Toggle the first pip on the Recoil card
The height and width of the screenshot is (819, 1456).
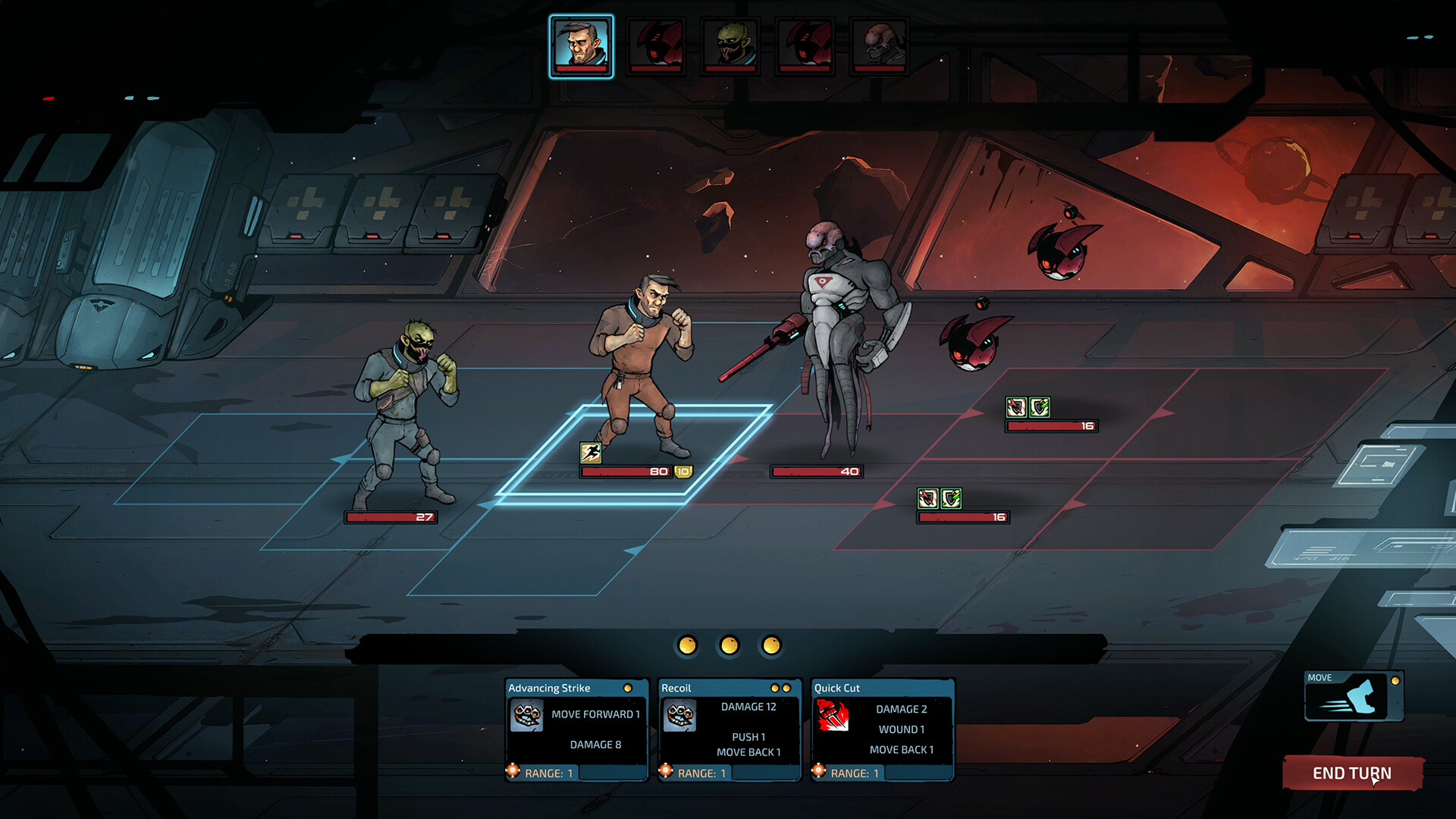point(775,687)
